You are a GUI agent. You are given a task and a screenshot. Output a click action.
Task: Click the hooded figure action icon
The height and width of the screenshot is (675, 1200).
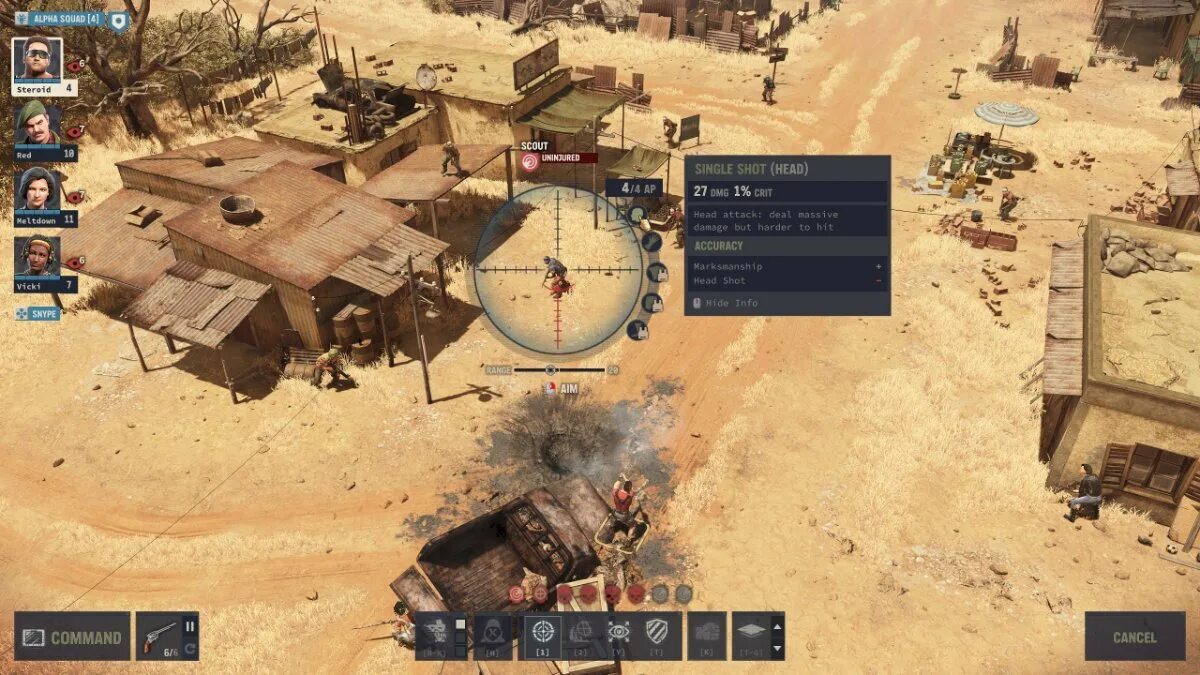click(x=492, y=633)
